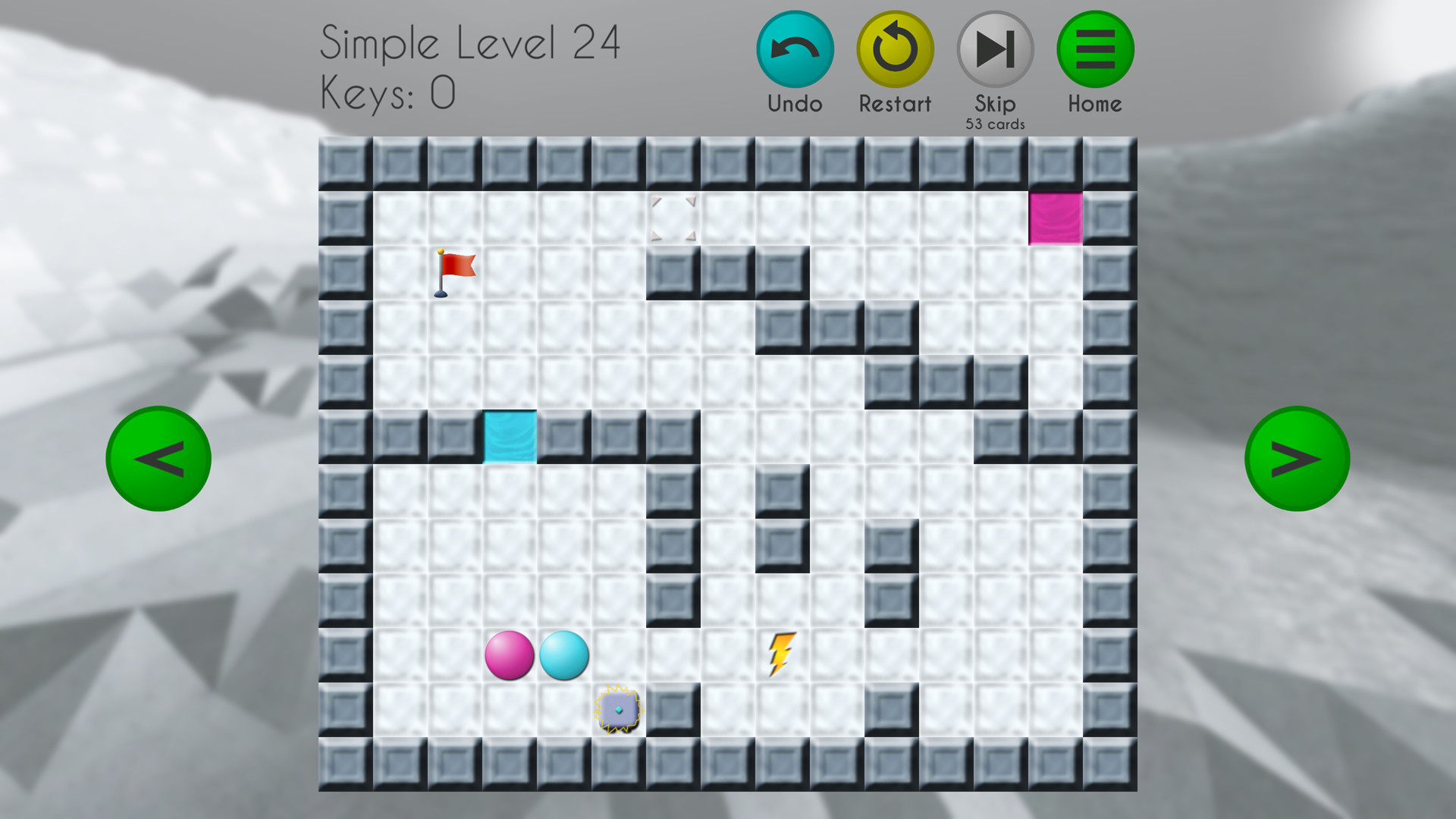The width and height of the screenshot is (1456, 819).
Task: Advance with the right green arrow
Action: tap(1297, 459)
